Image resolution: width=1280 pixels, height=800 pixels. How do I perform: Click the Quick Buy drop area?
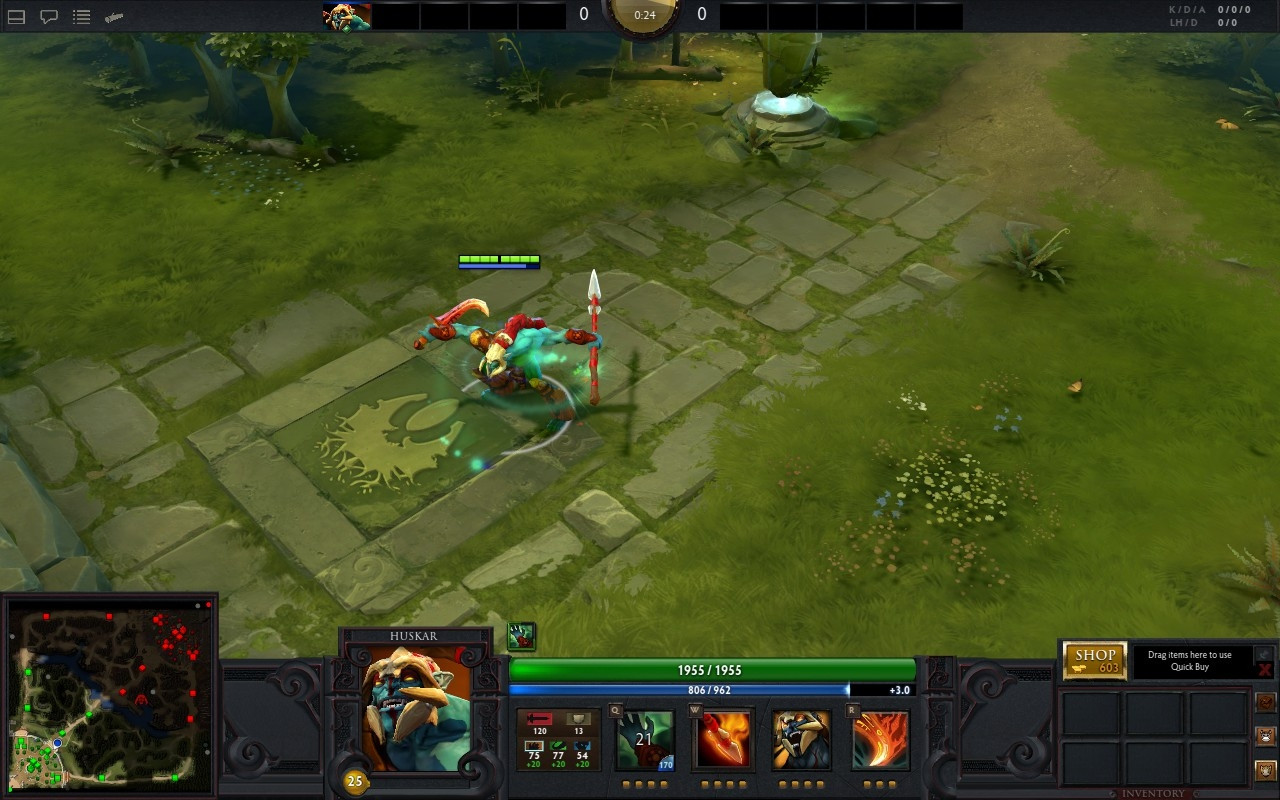(1190, 661)
